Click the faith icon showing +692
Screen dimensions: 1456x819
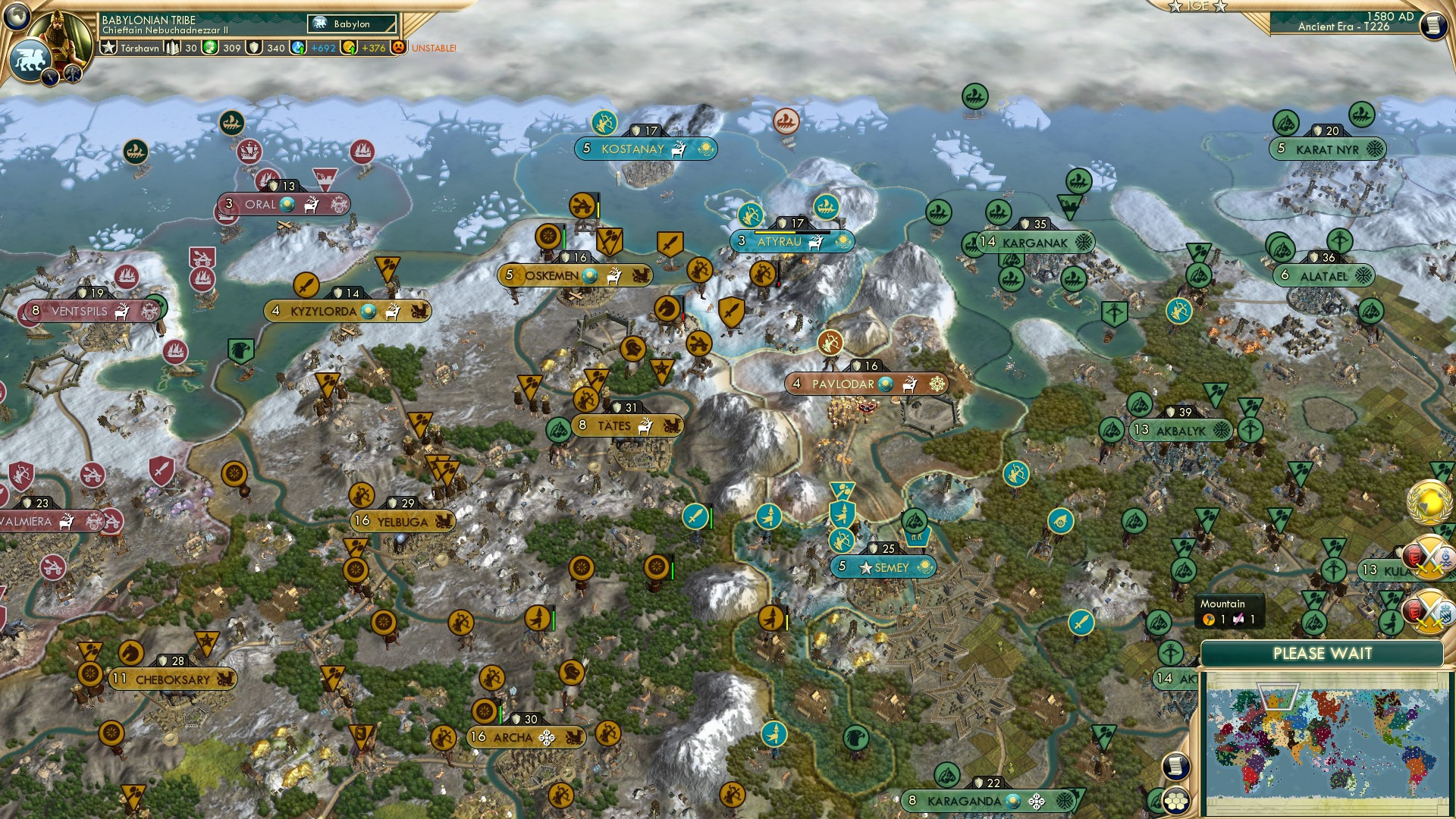click(x=297, y=49)
